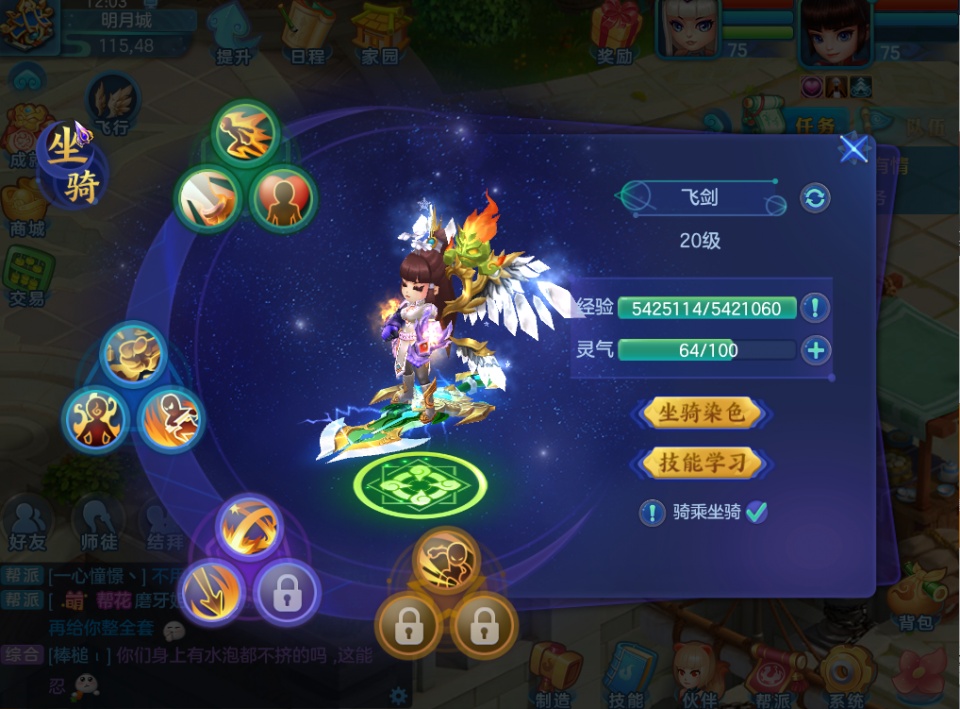Open the 交易 trade icon
The width and height of the screenshot is (960, 709).
point(26,275)
